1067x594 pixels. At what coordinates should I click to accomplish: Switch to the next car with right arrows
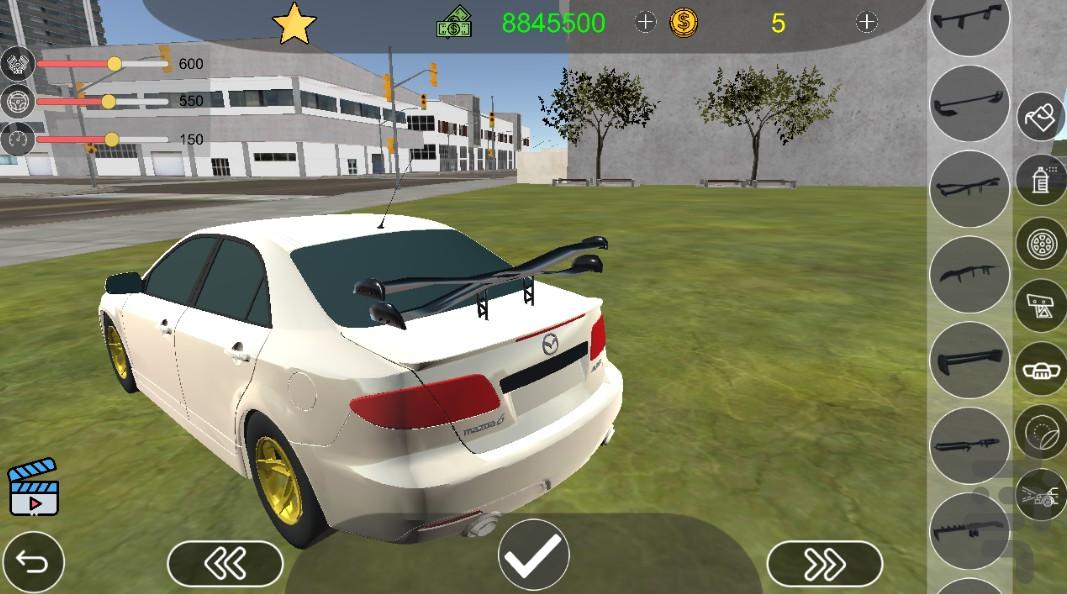click(x=824, y=564)
